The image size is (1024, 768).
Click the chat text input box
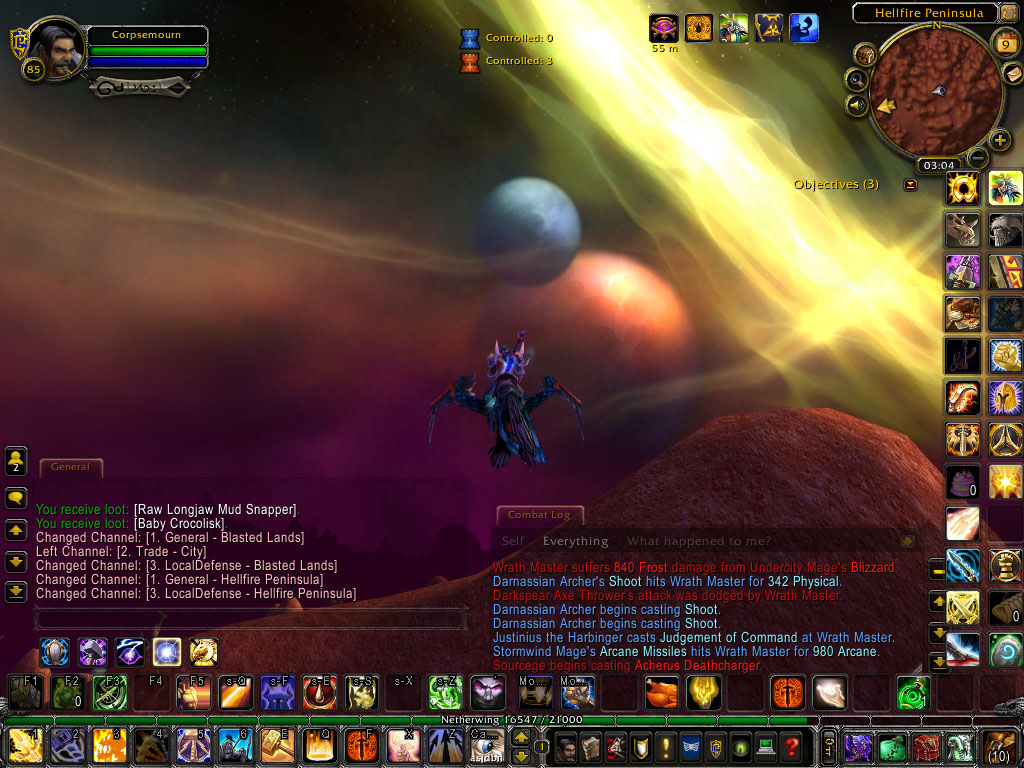tap(250, 618)
